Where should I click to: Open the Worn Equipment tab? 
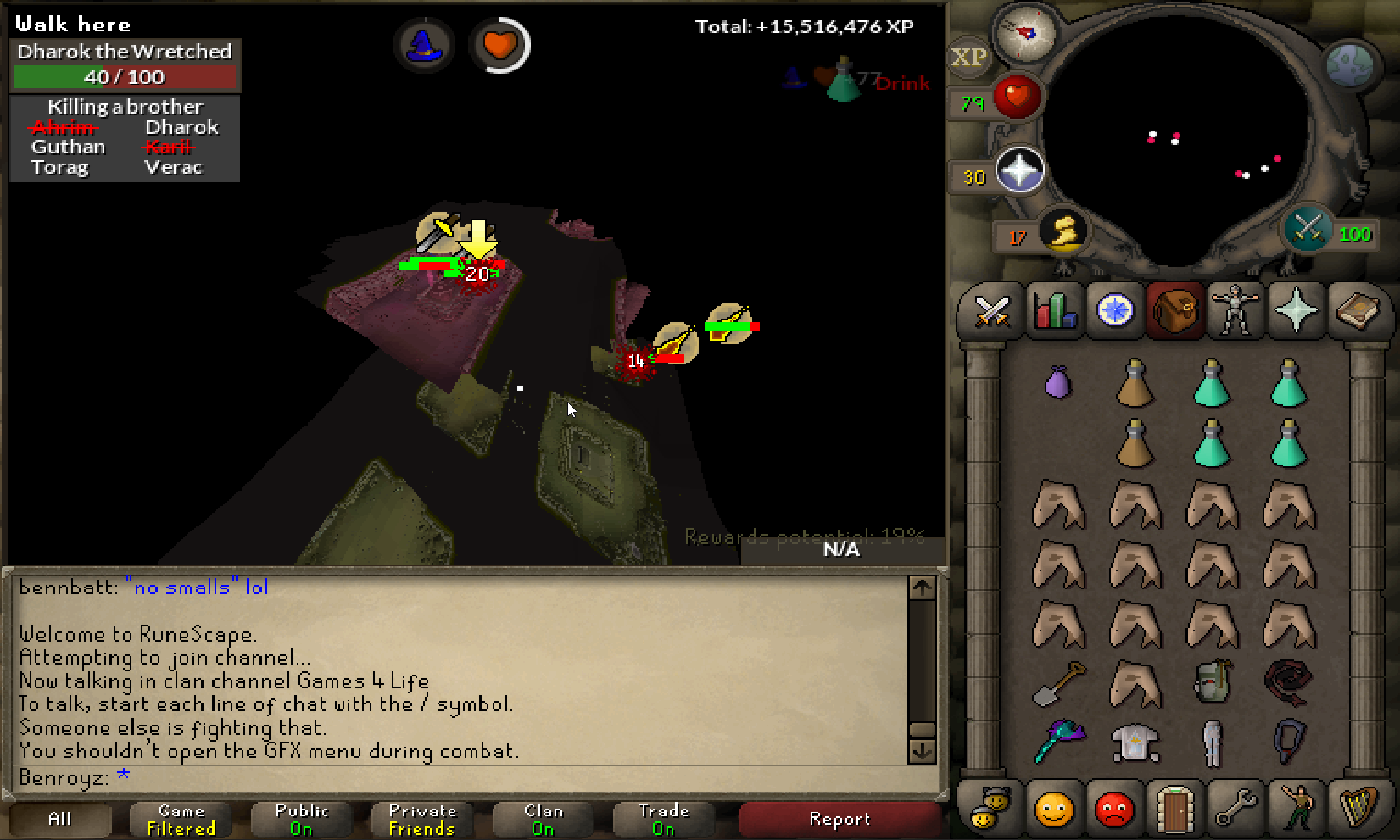(x=1234, y=311)
